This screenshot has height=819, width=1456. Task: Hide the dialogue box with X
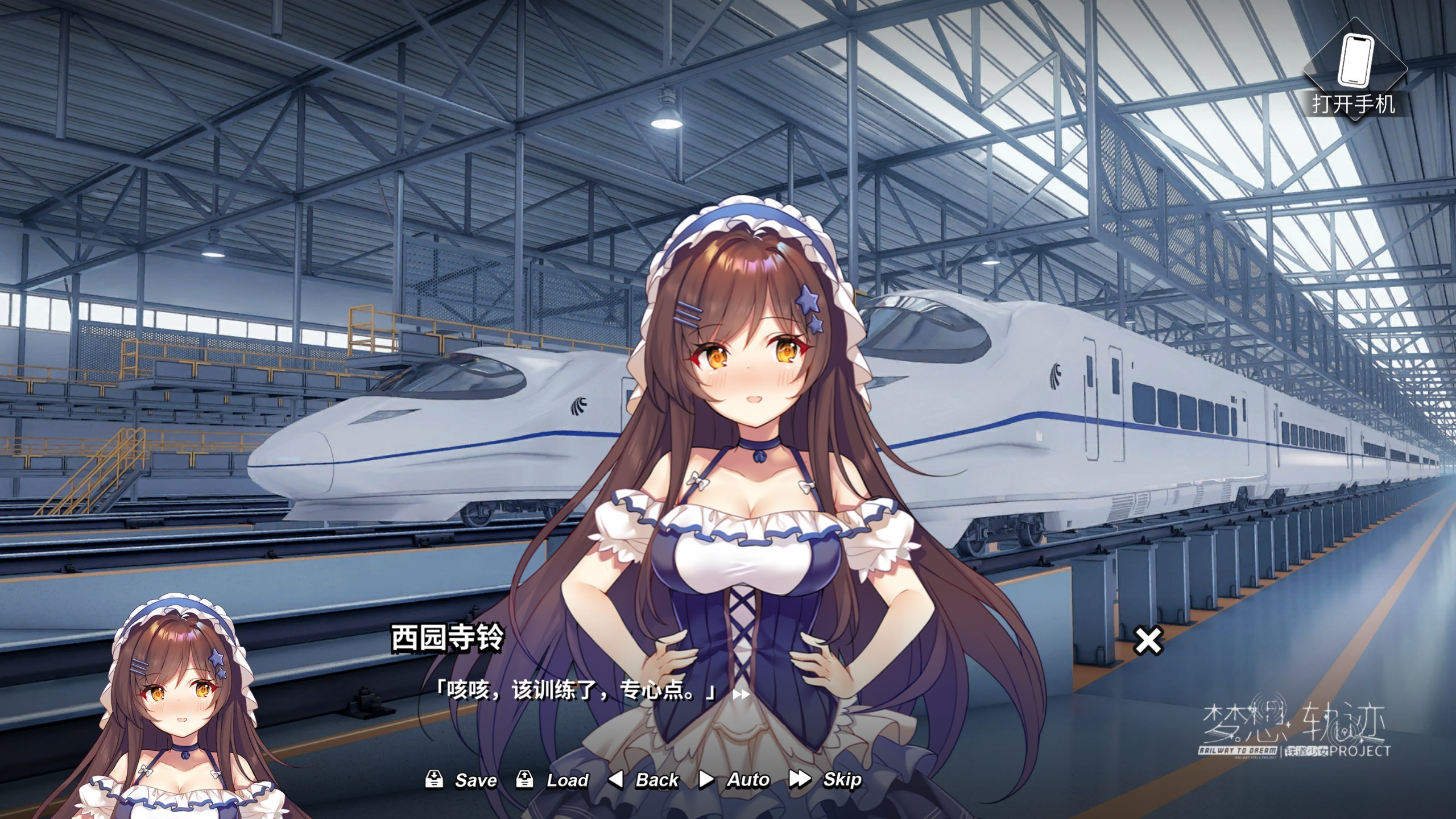pyautogui.click(x=1148, y=640)
